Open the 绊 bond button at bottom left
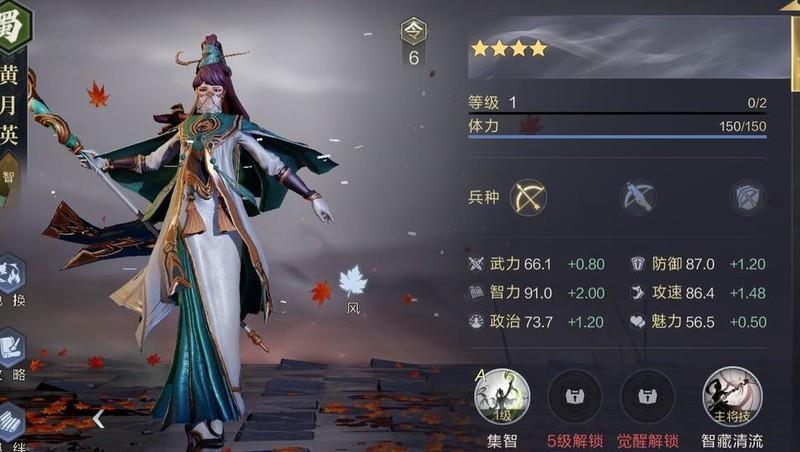Image resolution: width=800 pixels, height=452 pixels. tap(10, 425)
